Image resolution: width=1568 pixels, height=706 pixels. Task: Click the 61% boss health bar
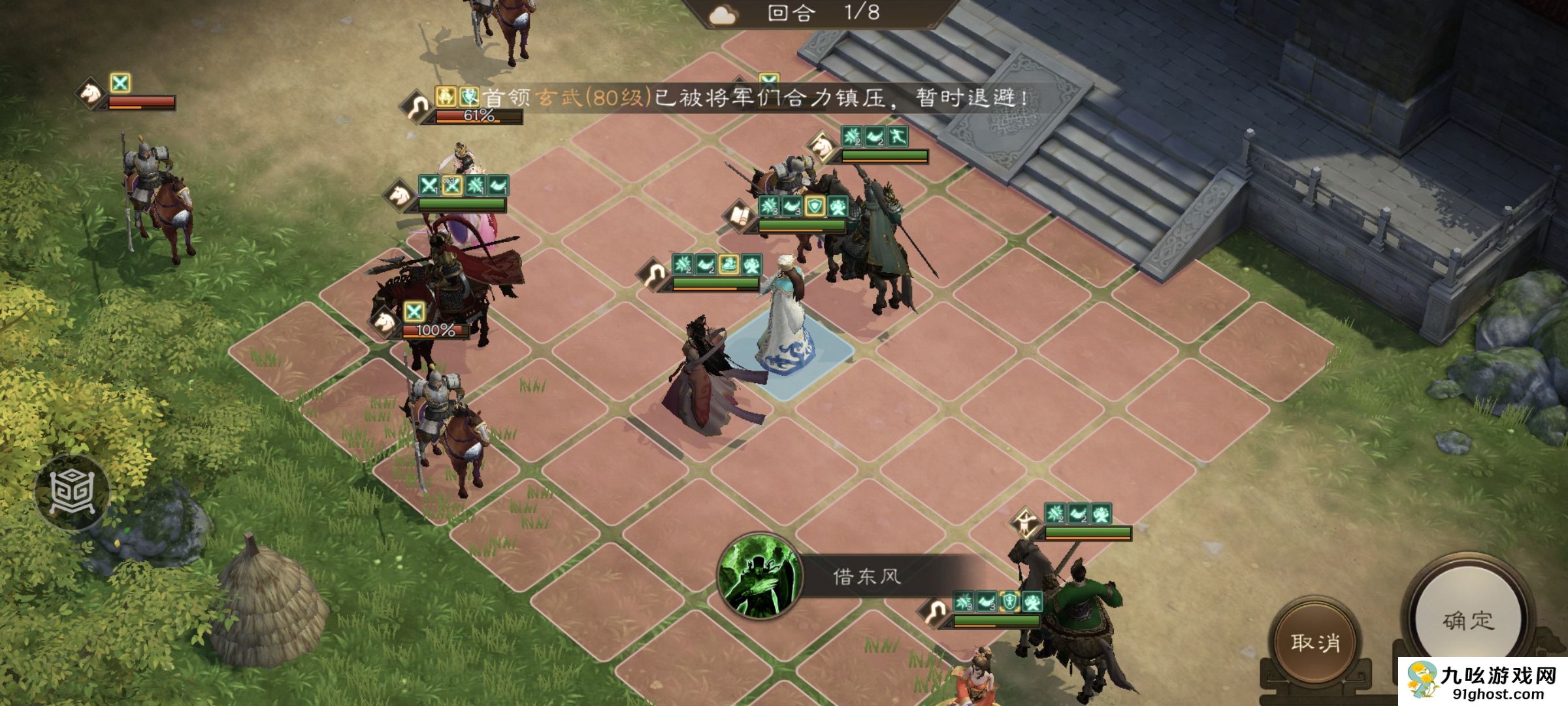(477, 118)
